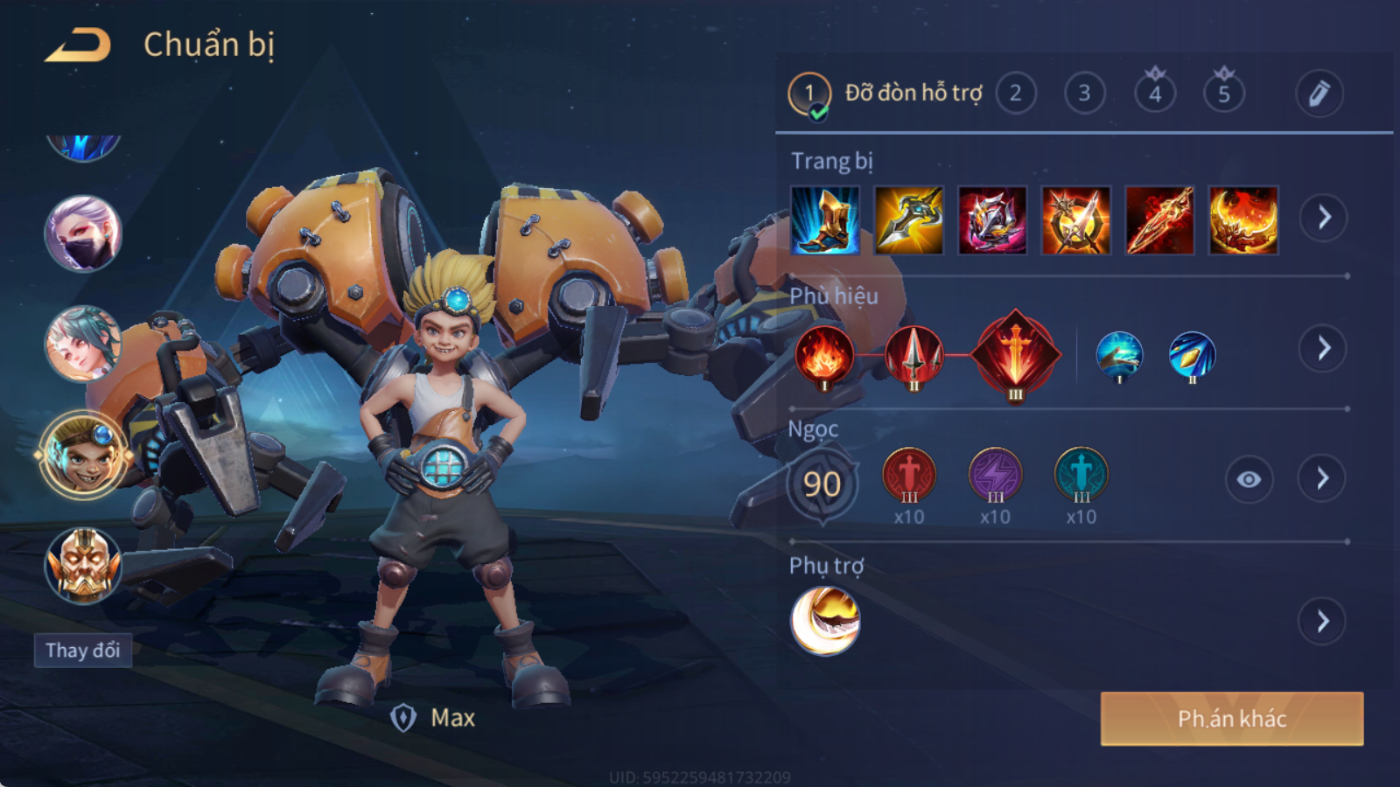Choose the Phụ trợ talent spell icon
Screen dimensions: 1400x787
825,621
